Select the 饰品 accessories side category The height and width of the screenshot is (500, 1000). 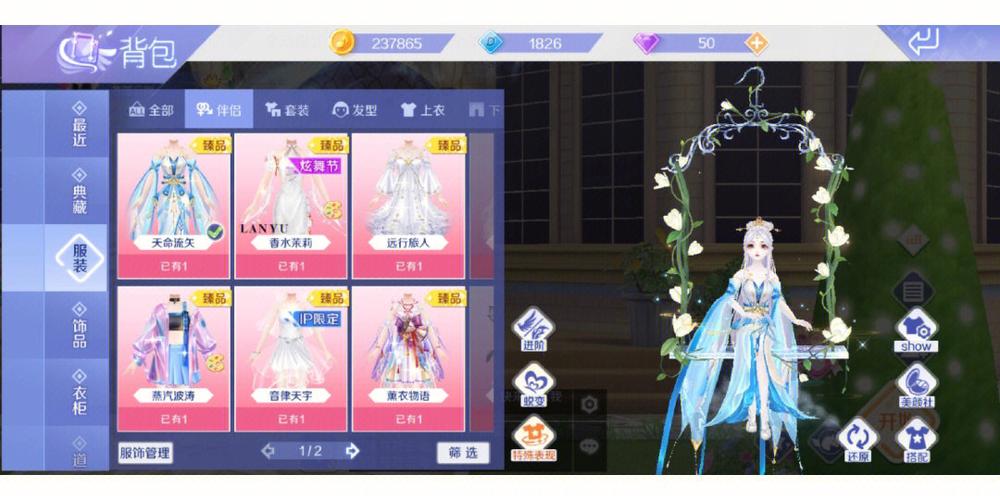[x=79, y=325]
